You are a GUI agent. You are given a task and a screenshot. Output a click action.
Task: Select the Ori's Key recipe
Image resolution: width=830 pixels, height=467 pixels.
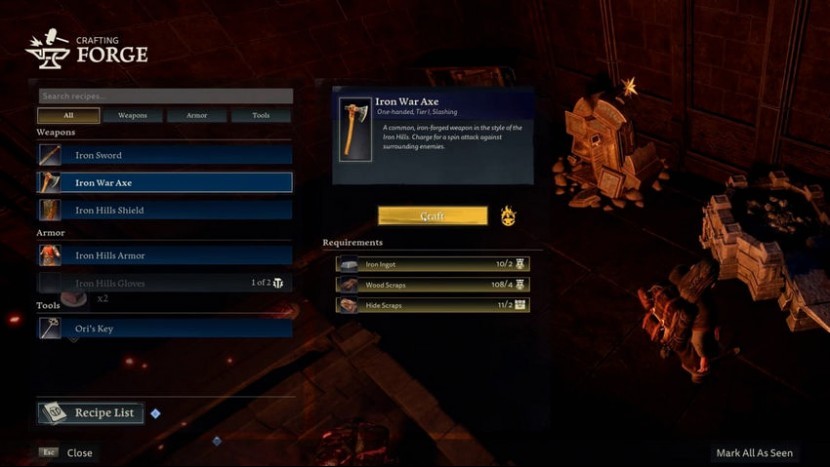tap(165, 328)
